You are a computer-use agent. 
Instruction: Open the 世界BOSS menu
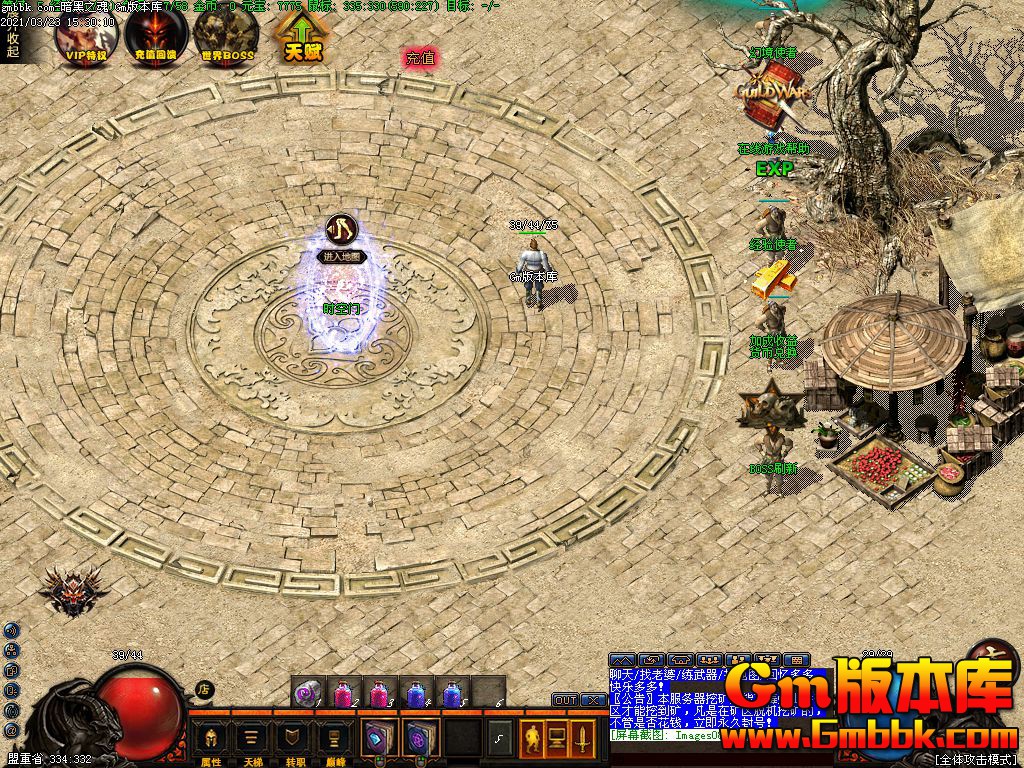coord(226,37)
